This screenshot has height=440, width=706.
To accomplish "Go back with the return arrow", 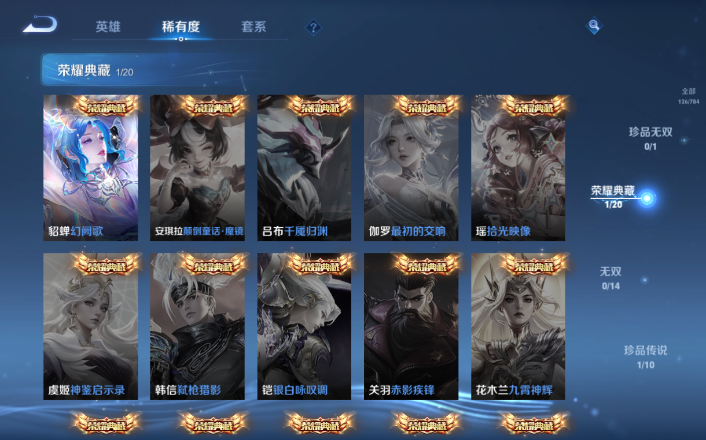I will (x=40, y=25).
